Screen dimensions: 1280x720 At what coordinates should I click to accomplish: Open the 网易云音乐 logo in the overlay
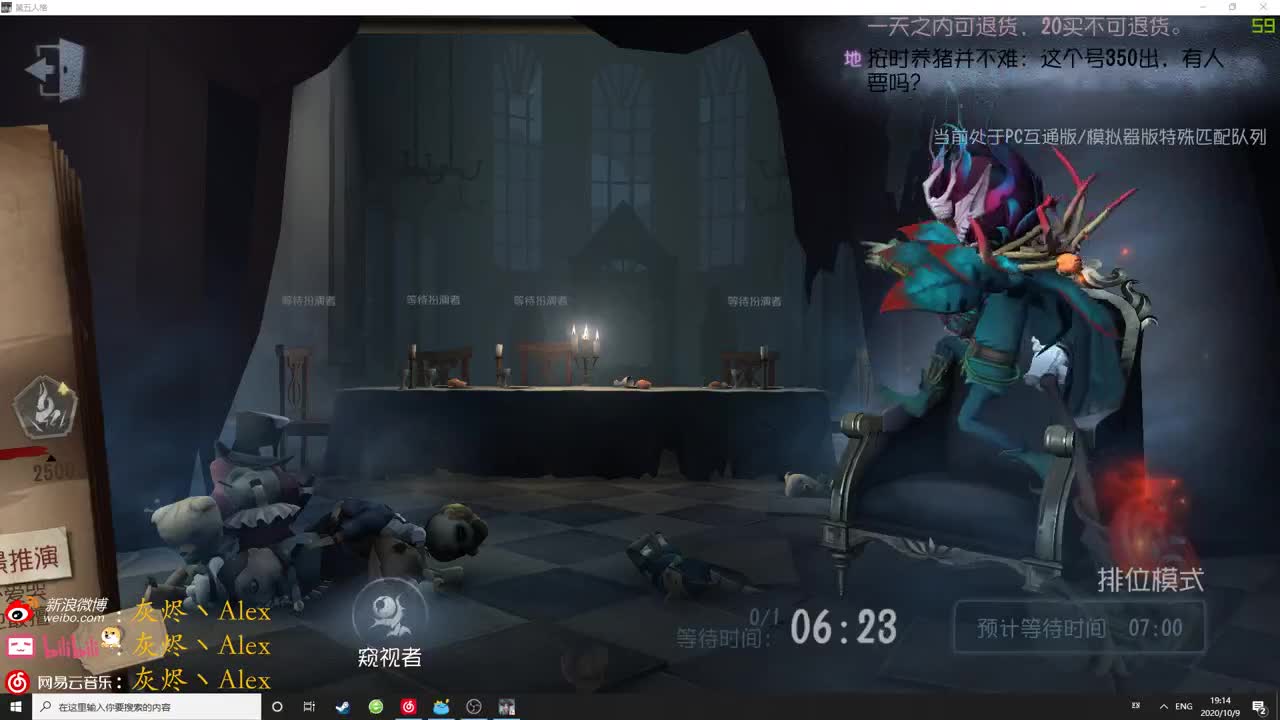click(17, 681)
